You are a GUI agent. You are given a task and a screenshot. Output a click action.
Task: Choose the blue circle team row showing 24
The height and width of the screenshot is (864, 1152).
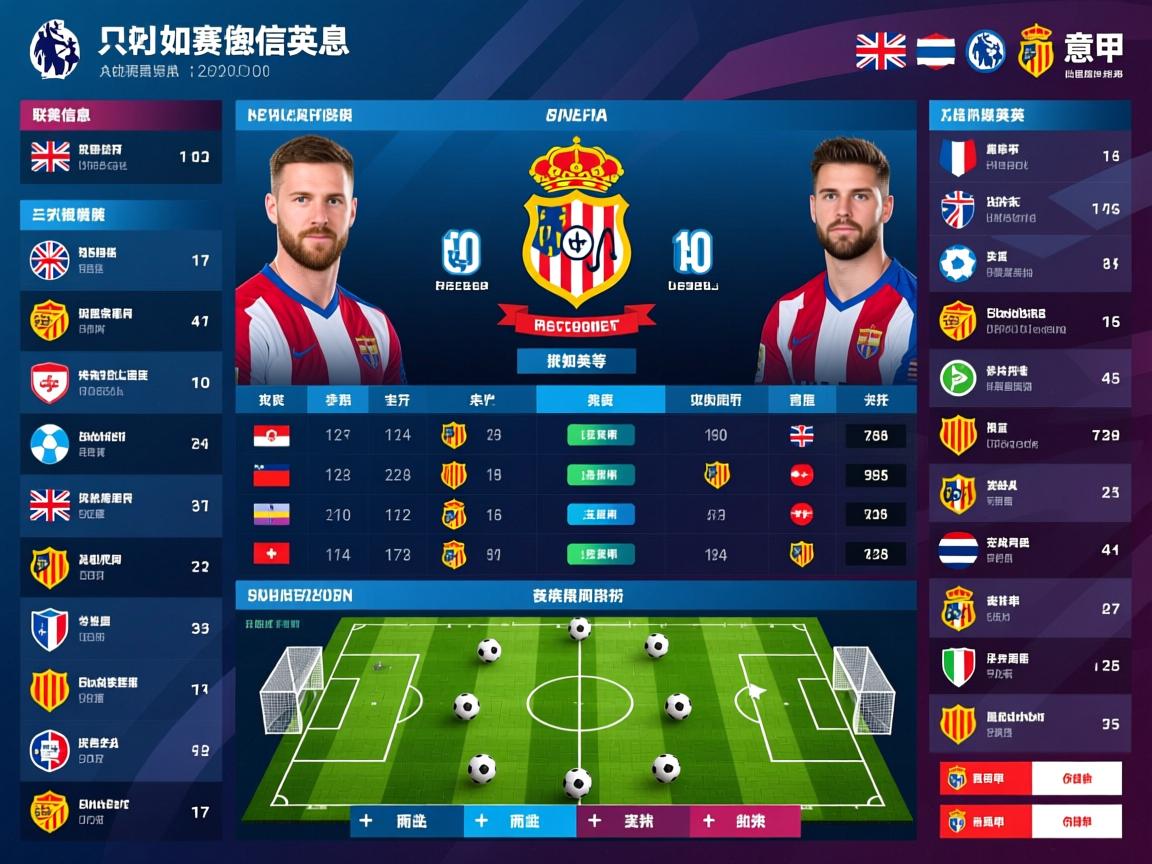coord(120,444)
